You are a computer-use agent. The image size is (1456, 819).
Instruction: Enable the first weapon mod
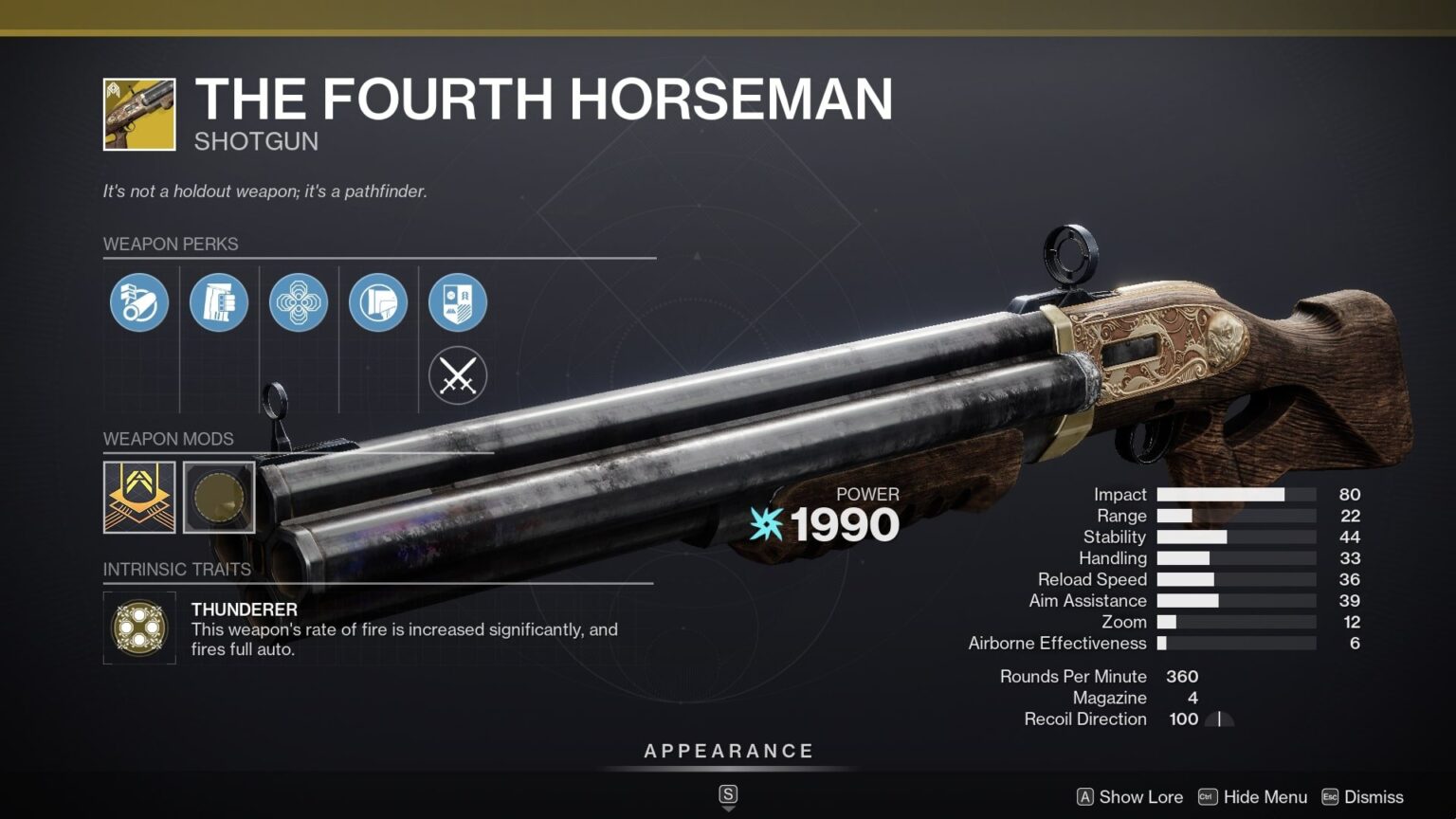138,497
